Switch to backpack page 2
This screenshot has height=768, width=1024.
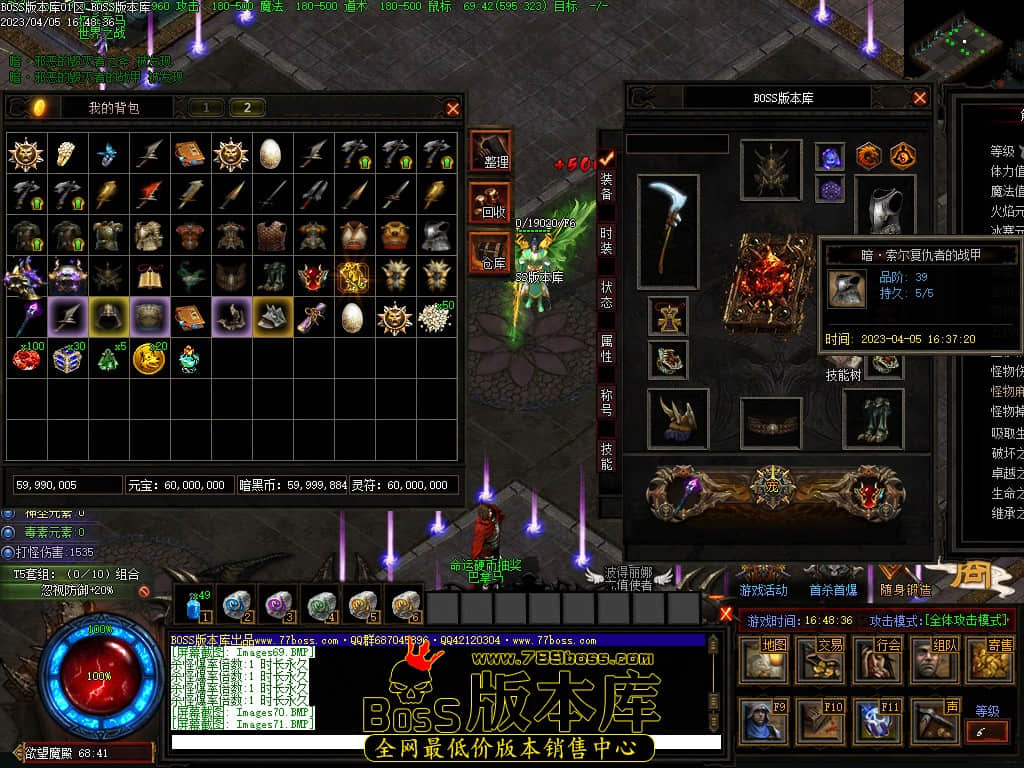point(247,108)
